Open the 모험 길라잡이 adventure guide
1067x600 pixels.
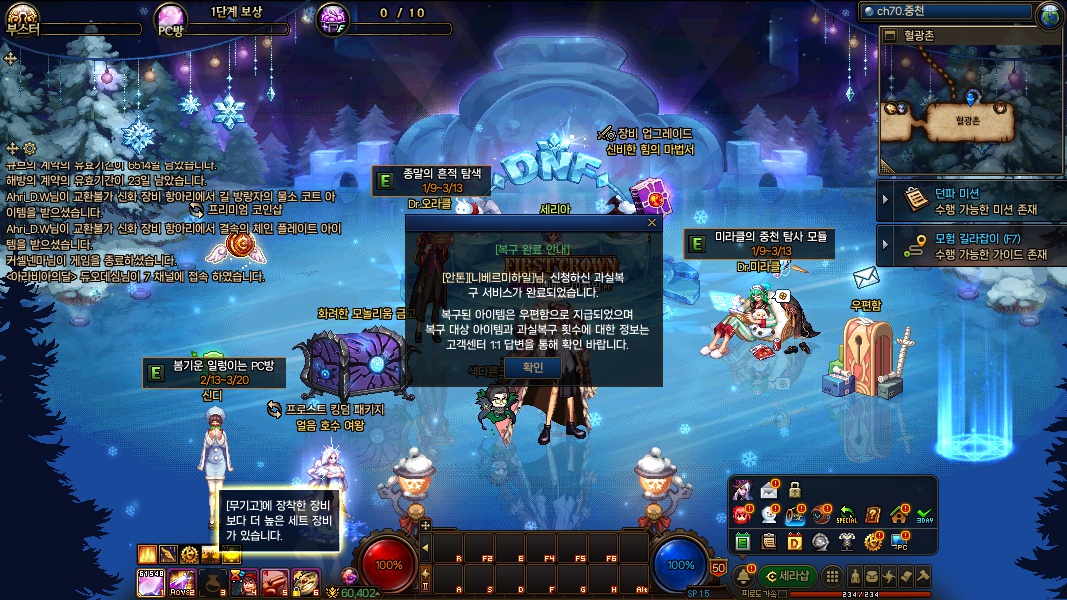click(x=970, y=246)
